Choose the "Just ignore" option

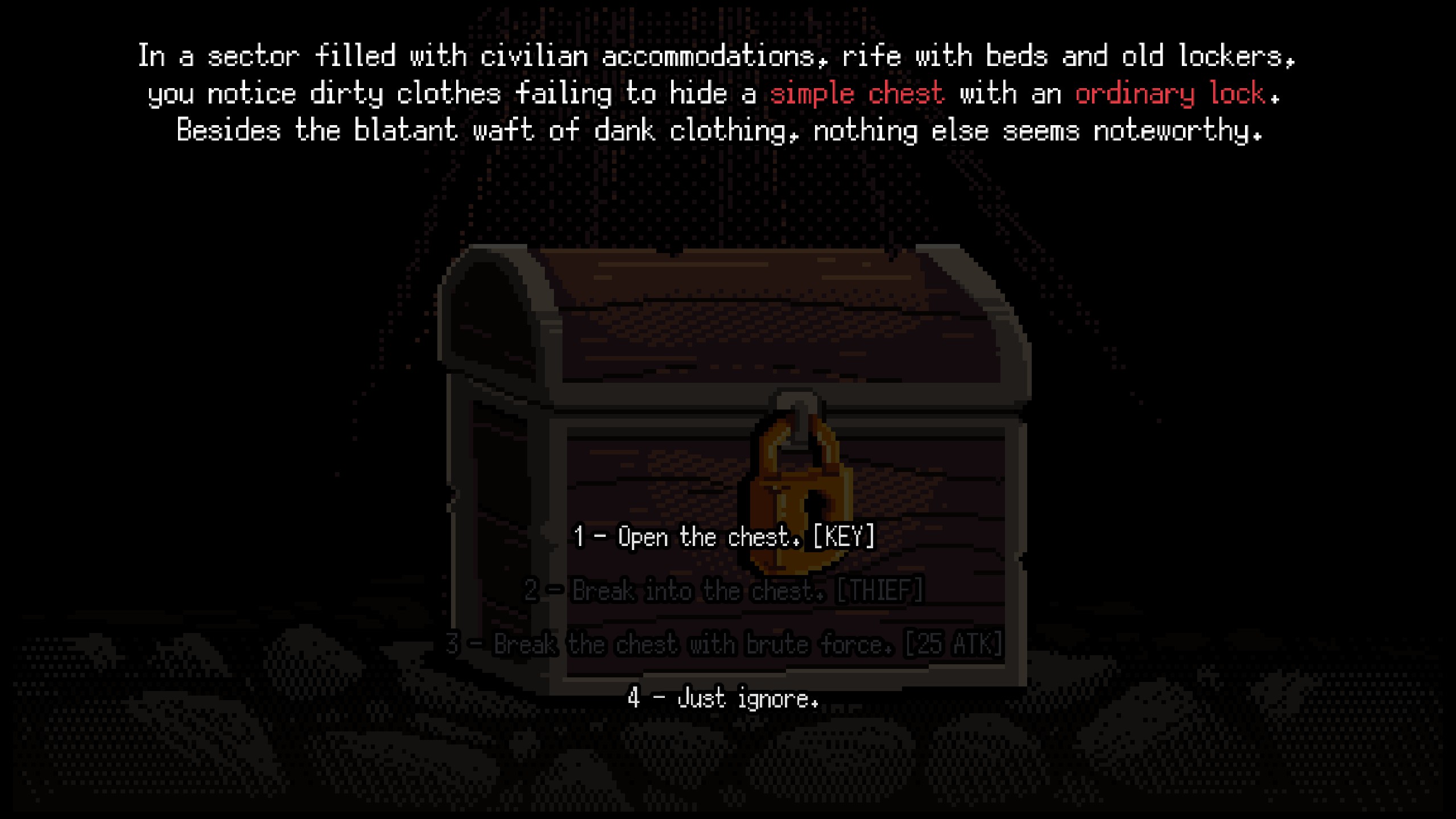pos(723,698)
